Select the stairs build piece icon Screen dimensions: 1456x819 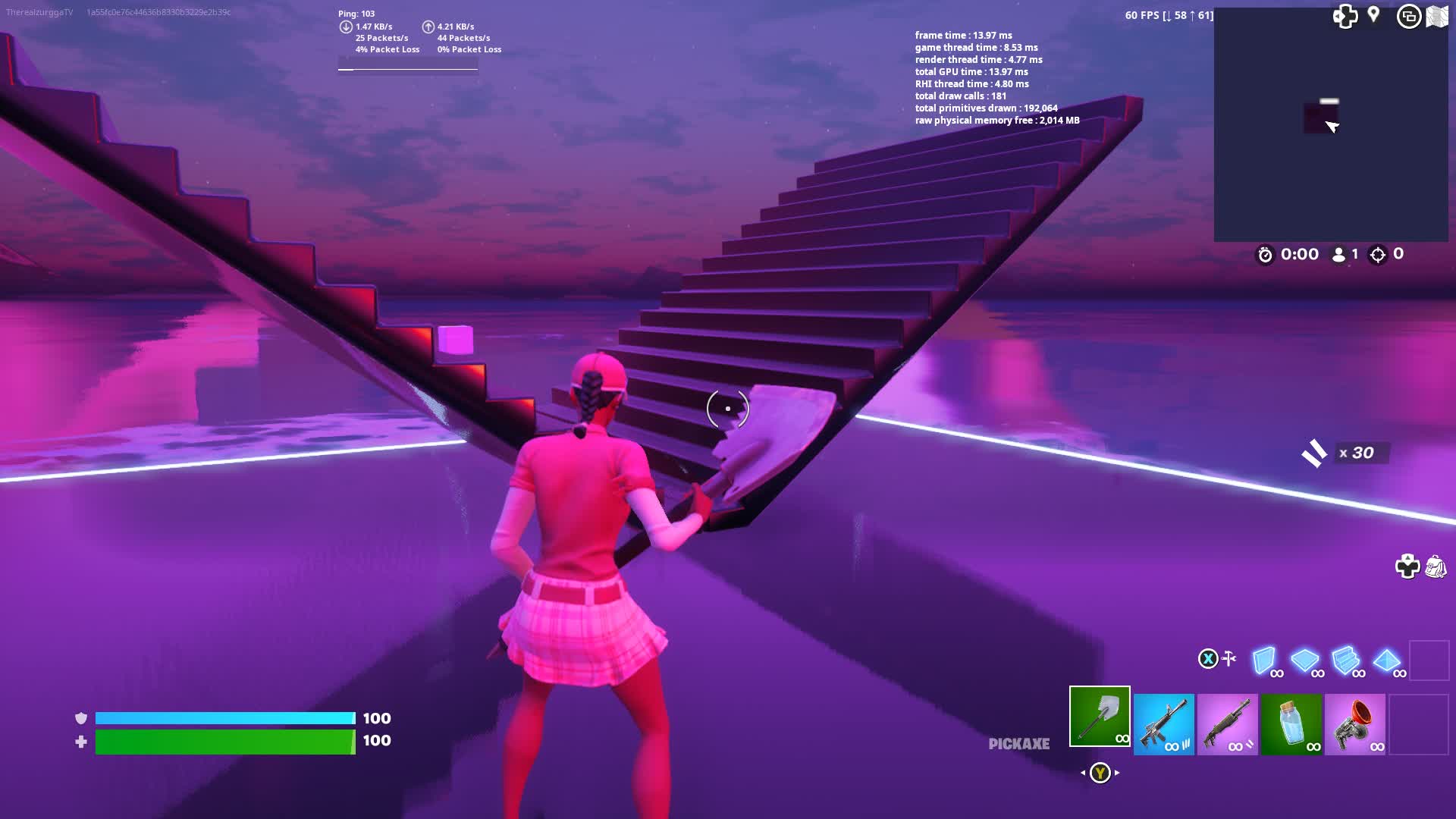[1345, 658]
